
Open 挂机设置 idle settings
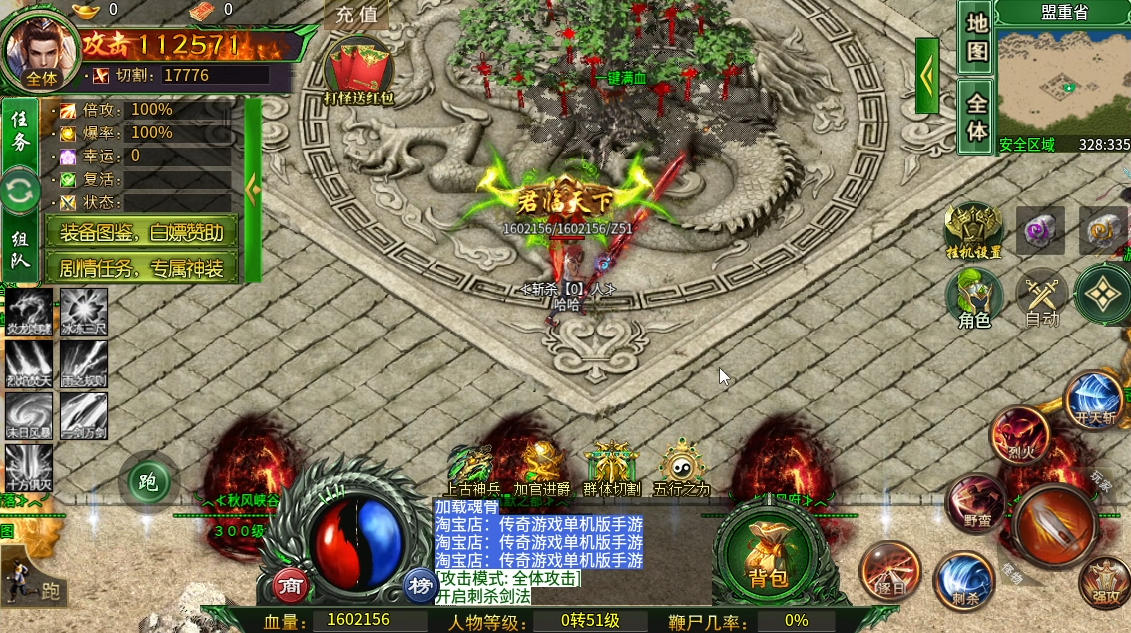(974, 228)
